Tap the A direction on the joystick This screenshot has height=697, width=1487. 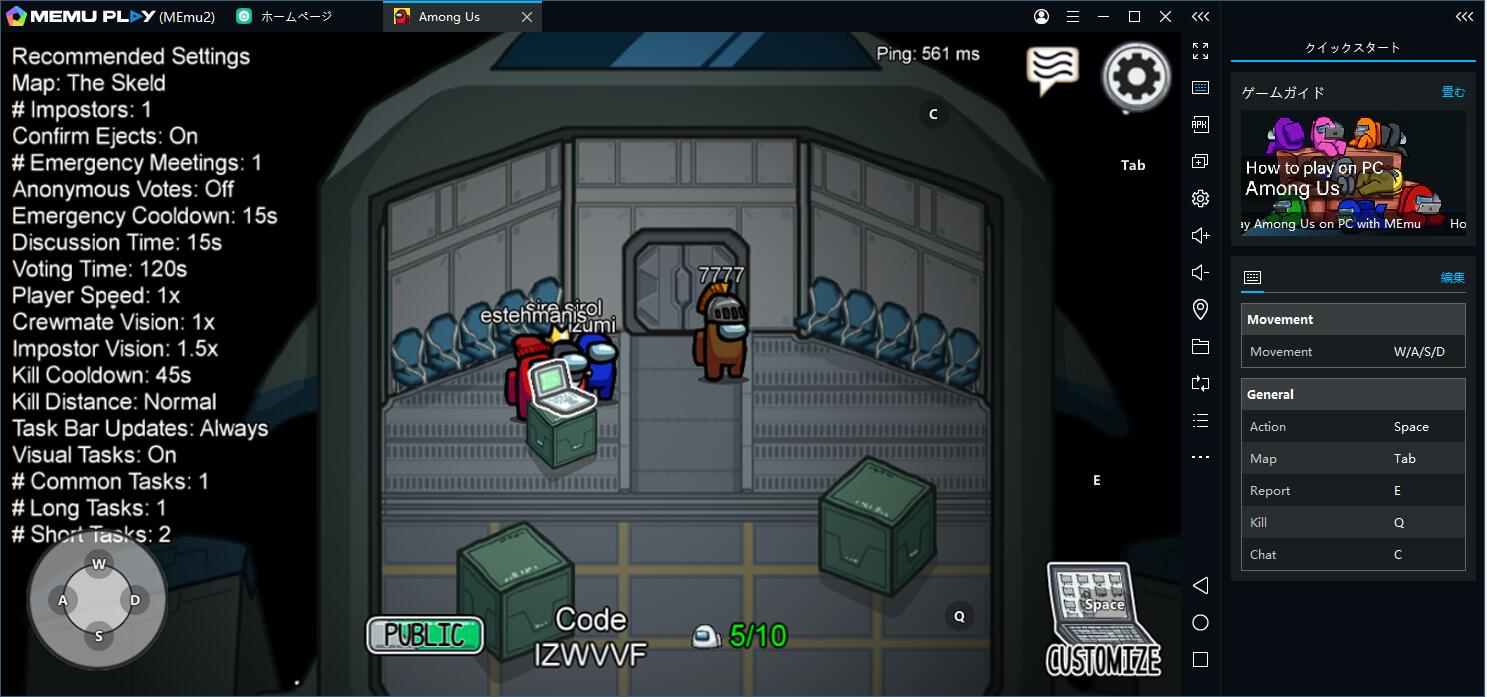pyautogui.click(x=62, y=600)
